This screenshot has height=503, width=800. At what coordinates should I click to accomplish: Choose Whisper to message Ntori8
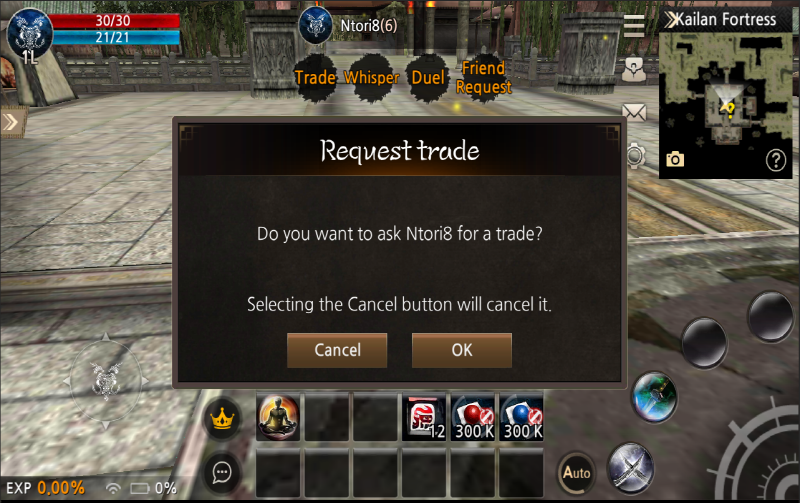pyautogui.click(x=371, y=78)
